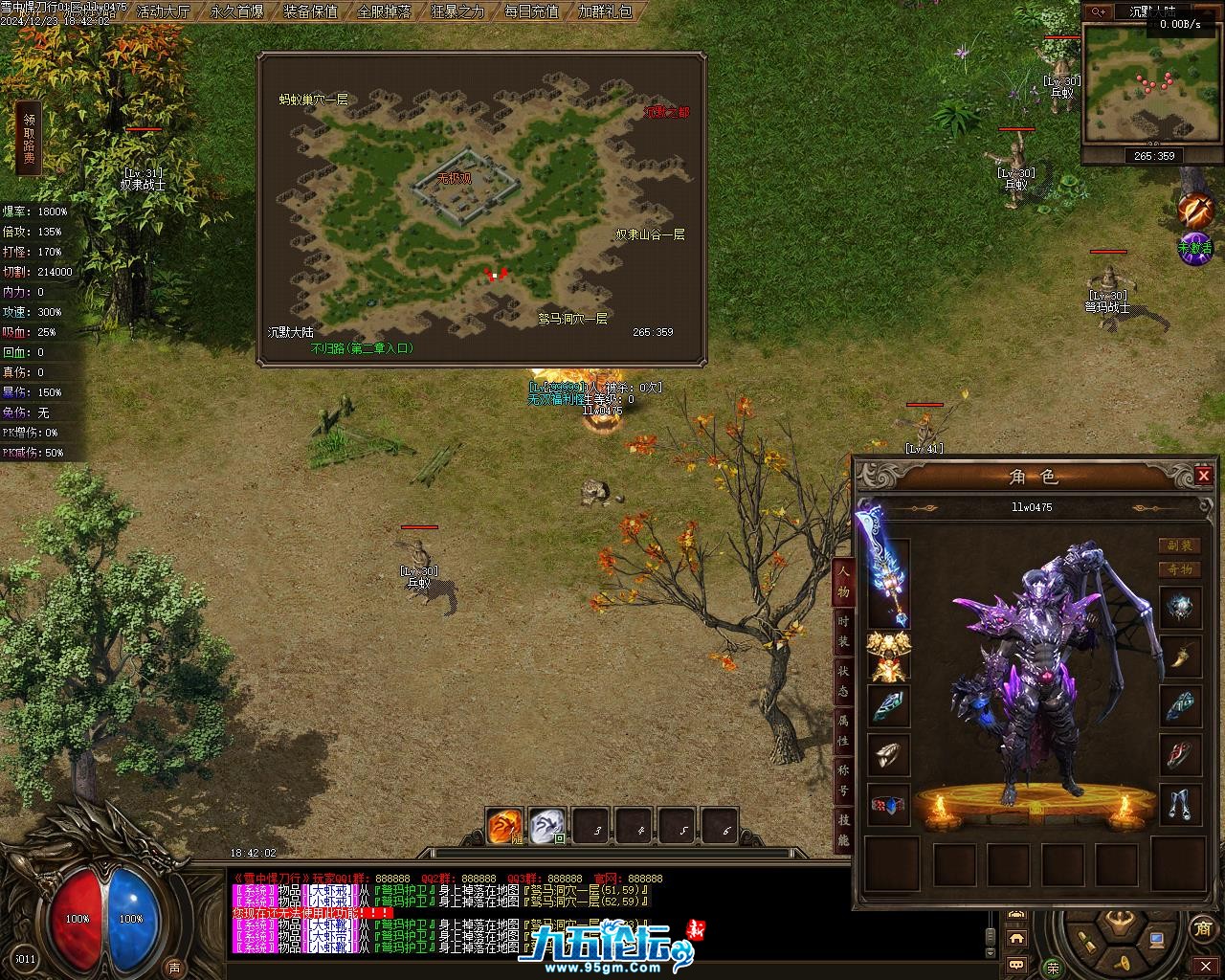Select the 装备保值 menu button
Viewport: 1225px width, 980px height.
(x=310, y=12)
